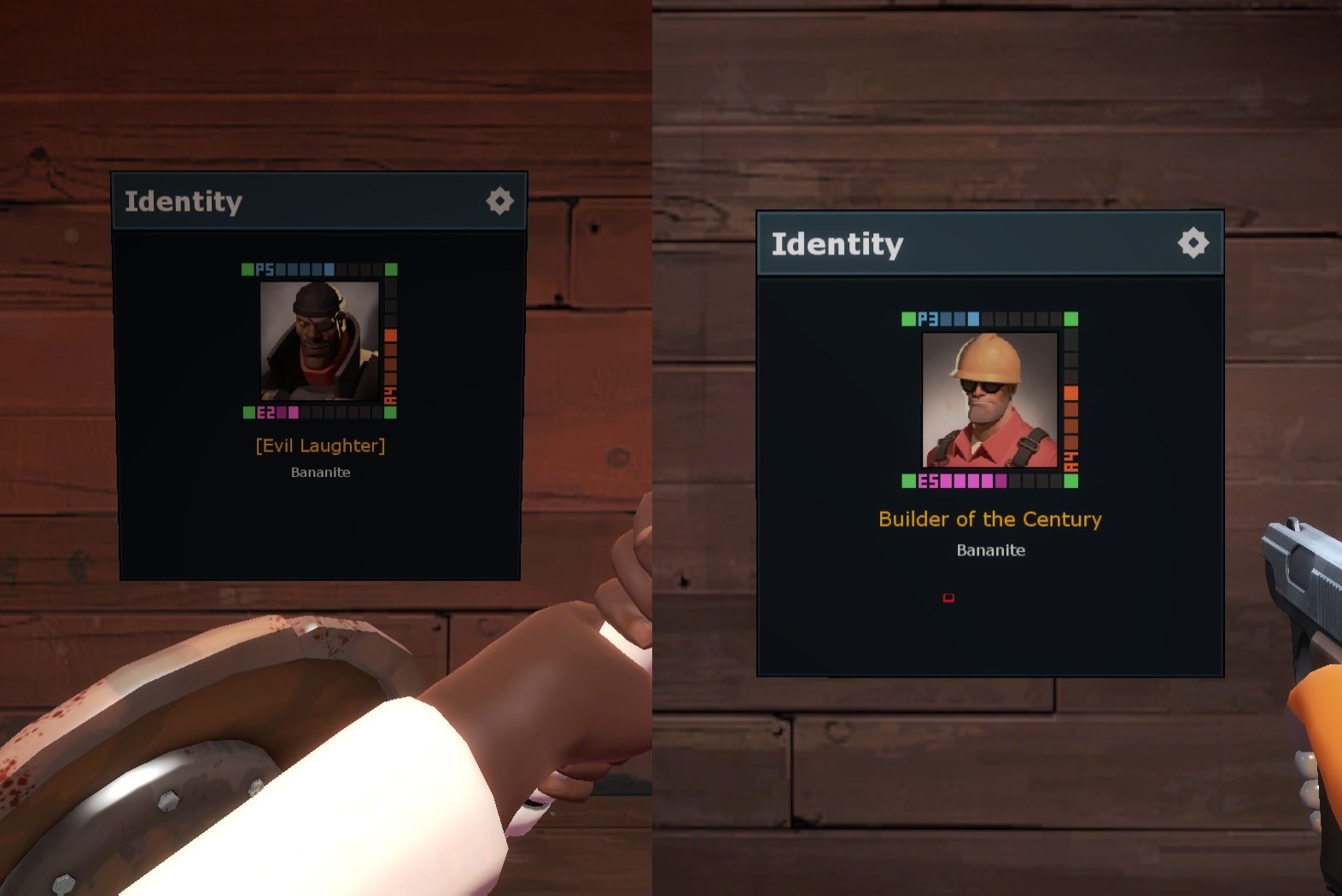The image size is (1342, 896).
Task: Click the Identity header of the left panel
Action: coord(184,201)
